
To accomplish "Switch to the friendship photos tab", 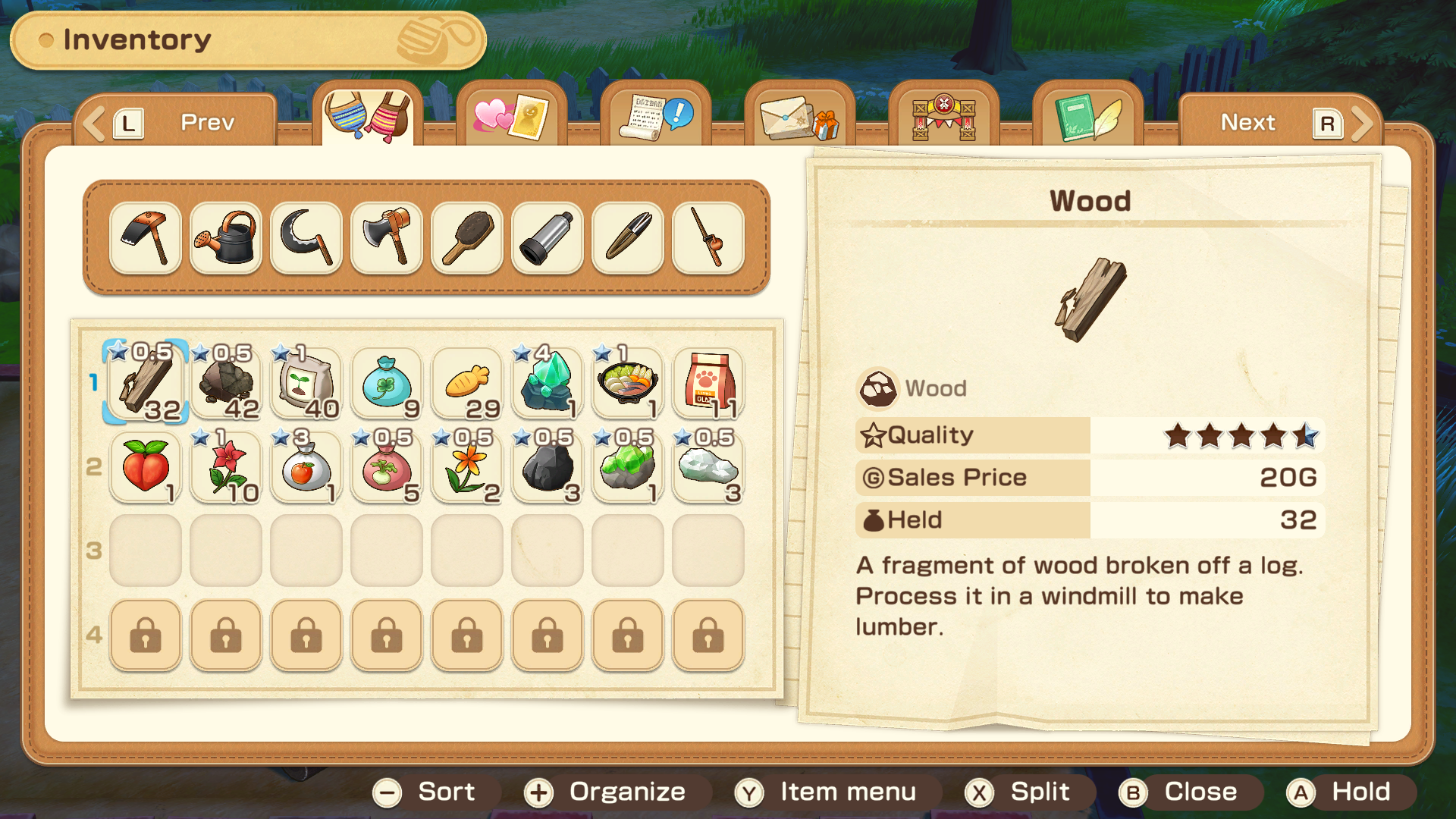I will coord(511,118).
